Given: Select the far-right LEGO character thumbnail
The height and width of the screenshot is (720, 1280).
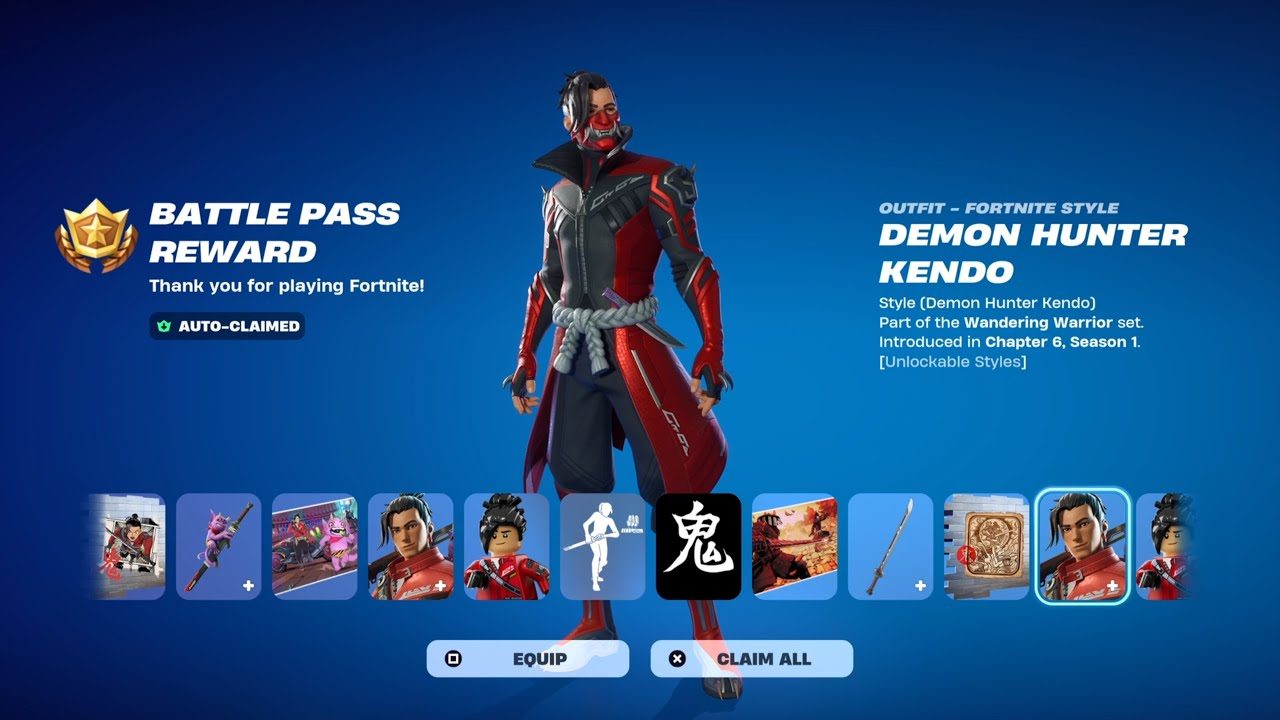Looking at the screenshot, I should point(1165,545).
